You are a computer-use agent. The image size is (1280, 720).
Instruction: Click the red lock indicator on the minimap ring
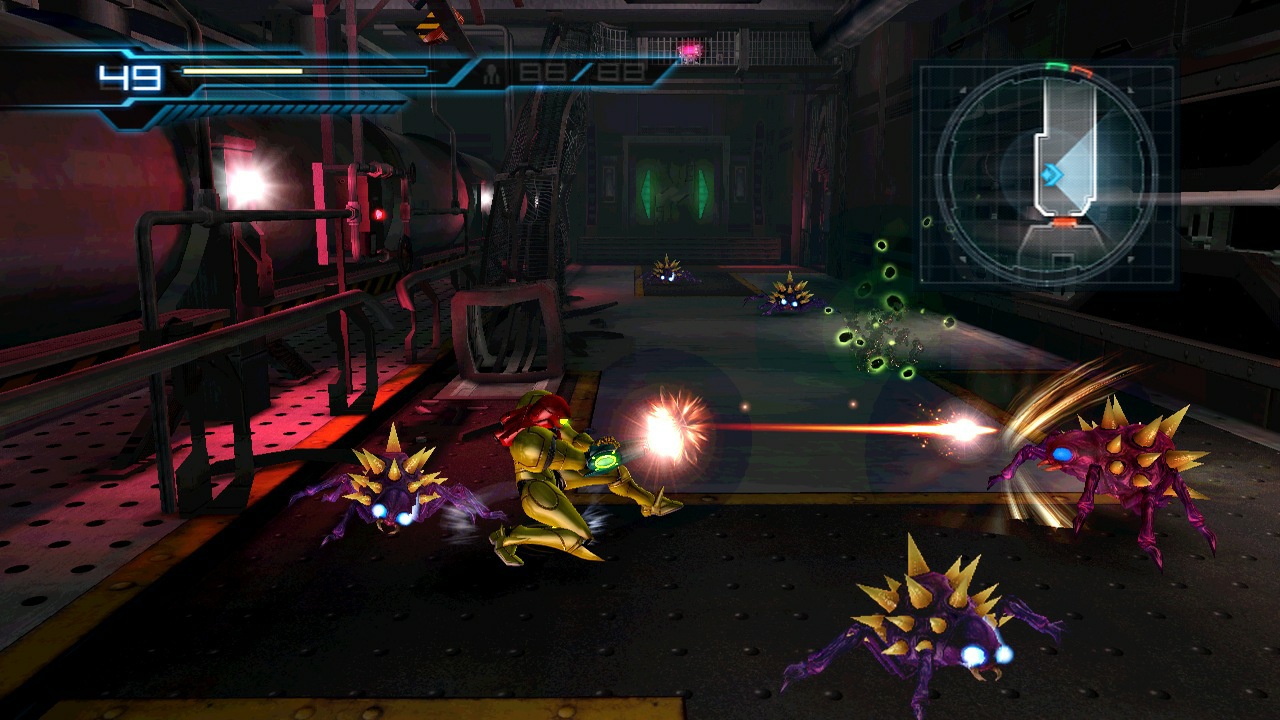tap(1083, 71)
